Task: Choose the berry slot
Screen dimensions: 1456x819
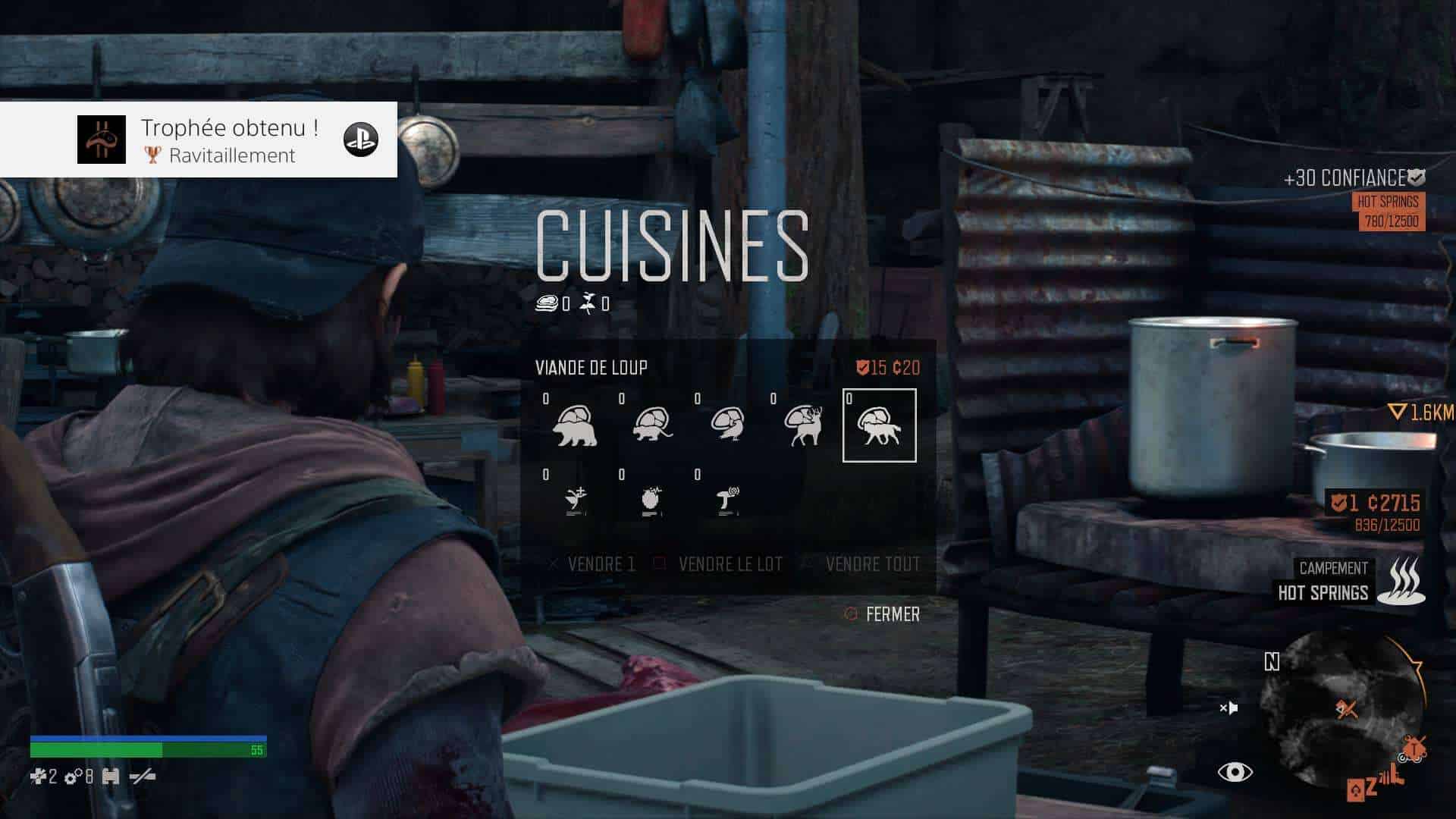Action: (652, 500)
